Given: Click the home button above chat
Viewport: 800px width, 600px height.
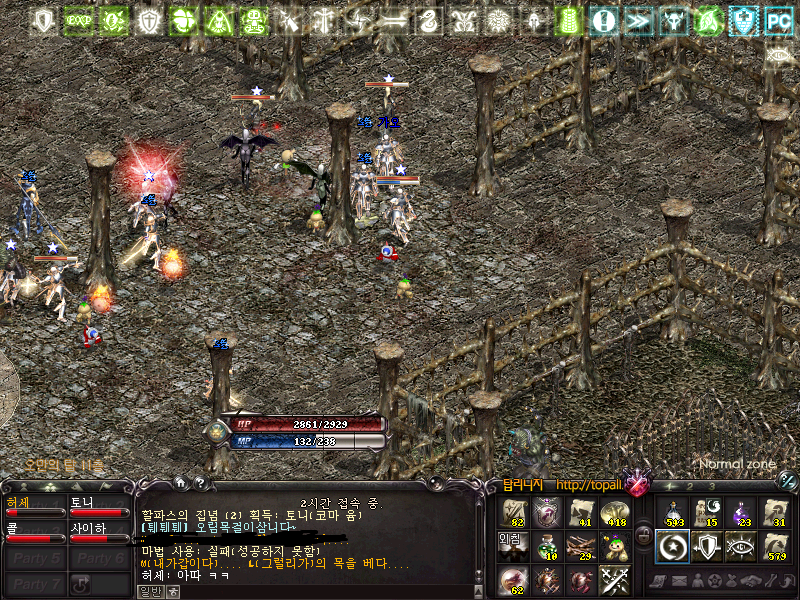Looking at the screenshot, I should pyautogui.click(x=180, y=484).
